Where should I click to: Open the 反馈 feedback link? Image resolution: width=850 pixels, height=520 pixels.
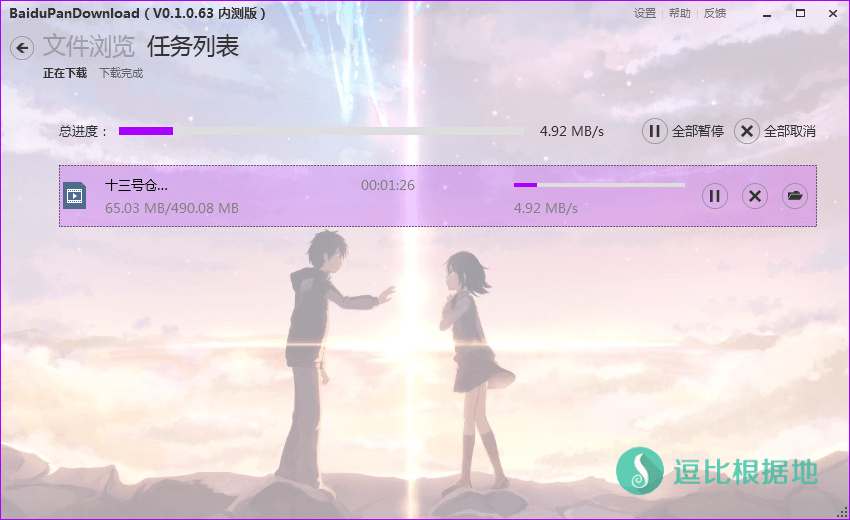point(715,13)
